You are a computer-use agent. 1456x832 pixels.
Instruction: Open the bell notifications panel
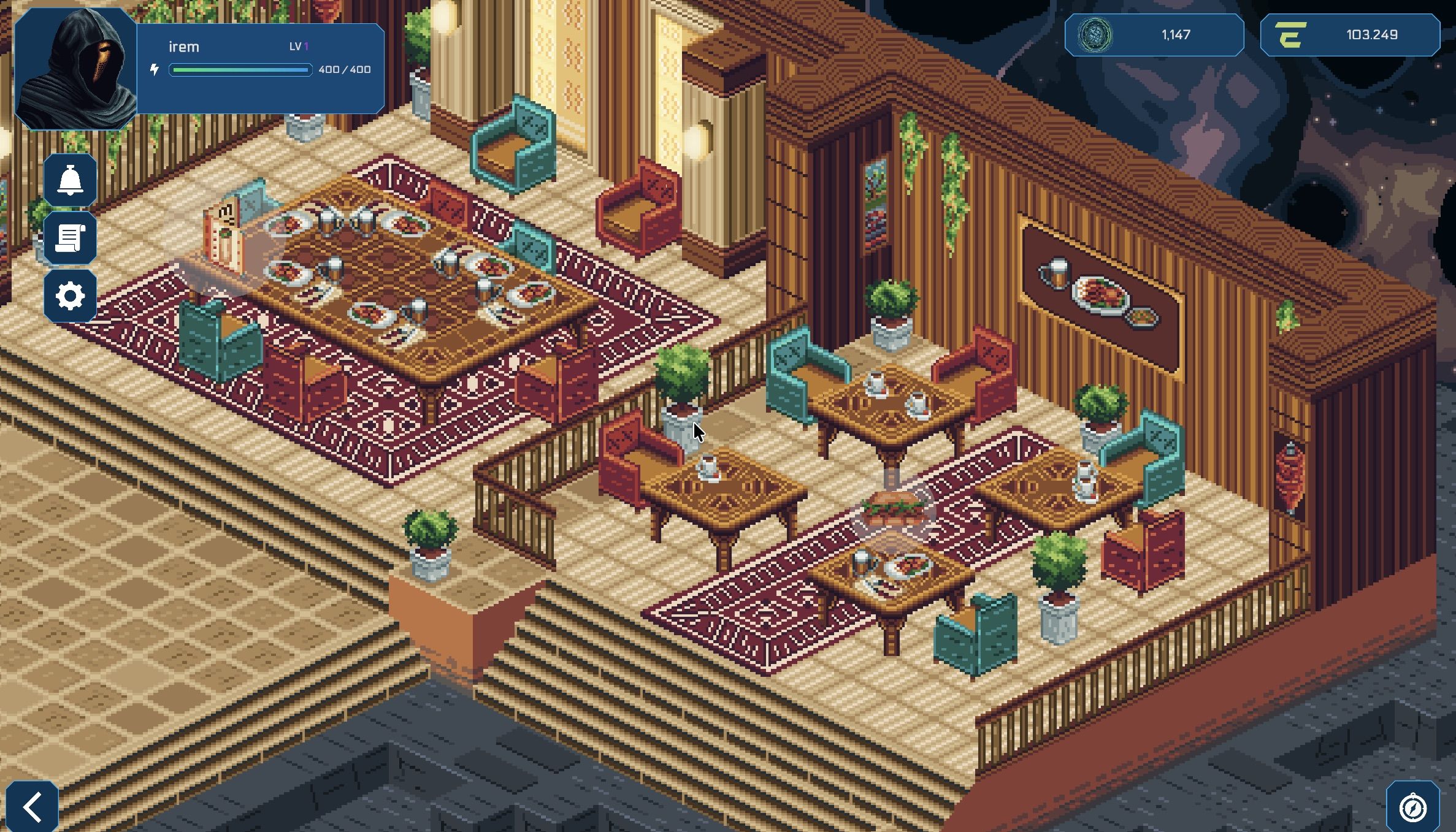[x=70, y=181]
